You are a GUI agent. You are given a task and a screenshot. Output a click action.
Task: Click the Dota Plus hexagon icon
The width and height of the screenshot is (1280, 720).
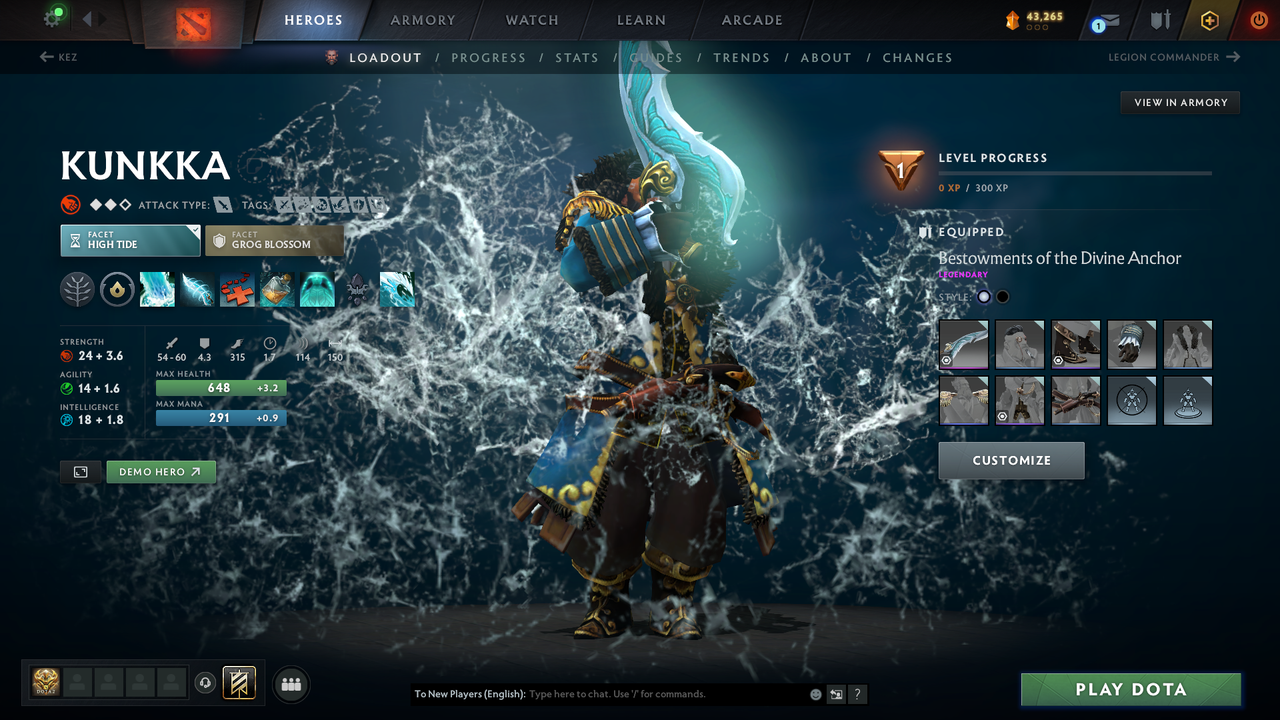pyautogui.click(x=1209, y=20)
